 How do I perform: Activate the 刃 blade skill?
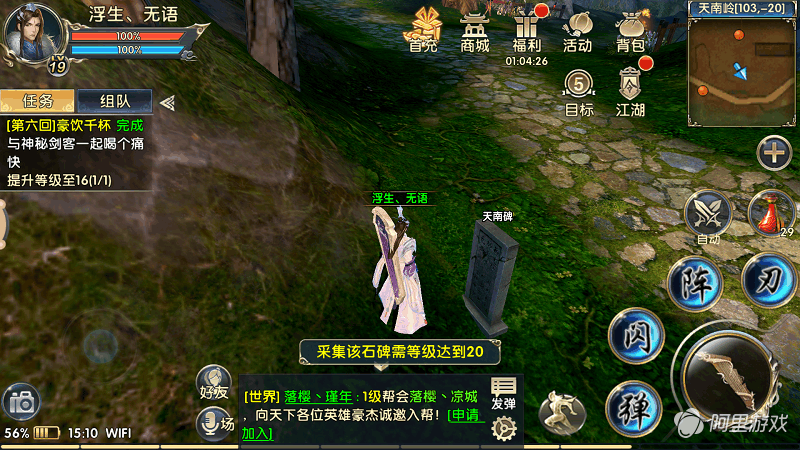tap(768, 281)
